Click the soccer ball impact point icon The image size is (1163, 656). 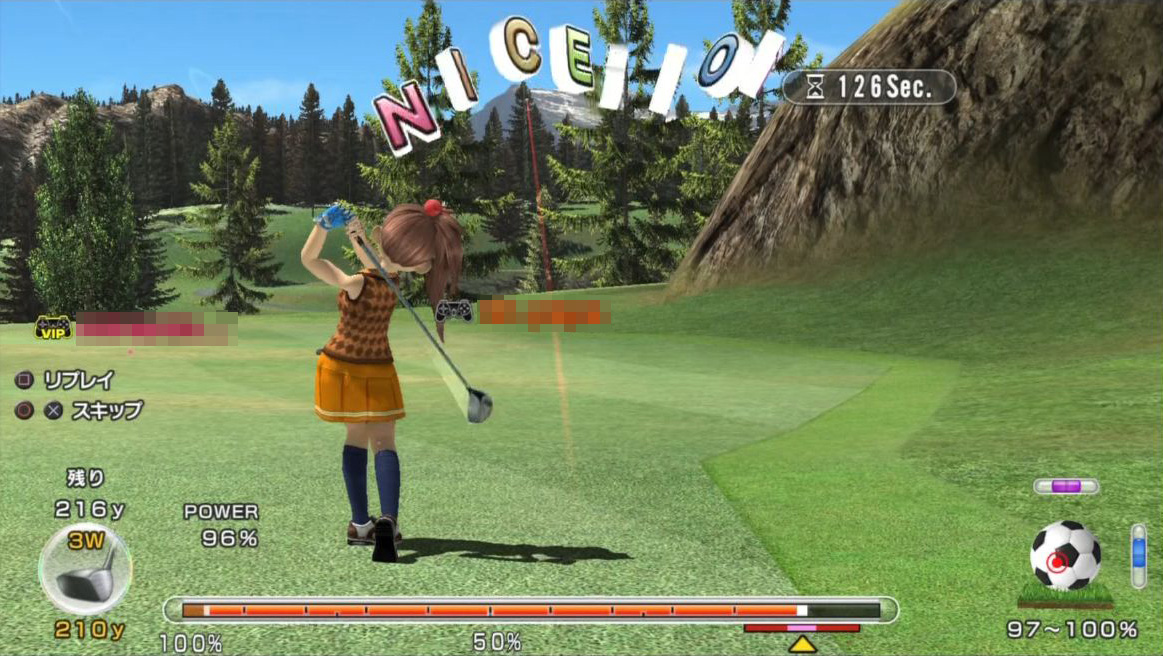1065,556
